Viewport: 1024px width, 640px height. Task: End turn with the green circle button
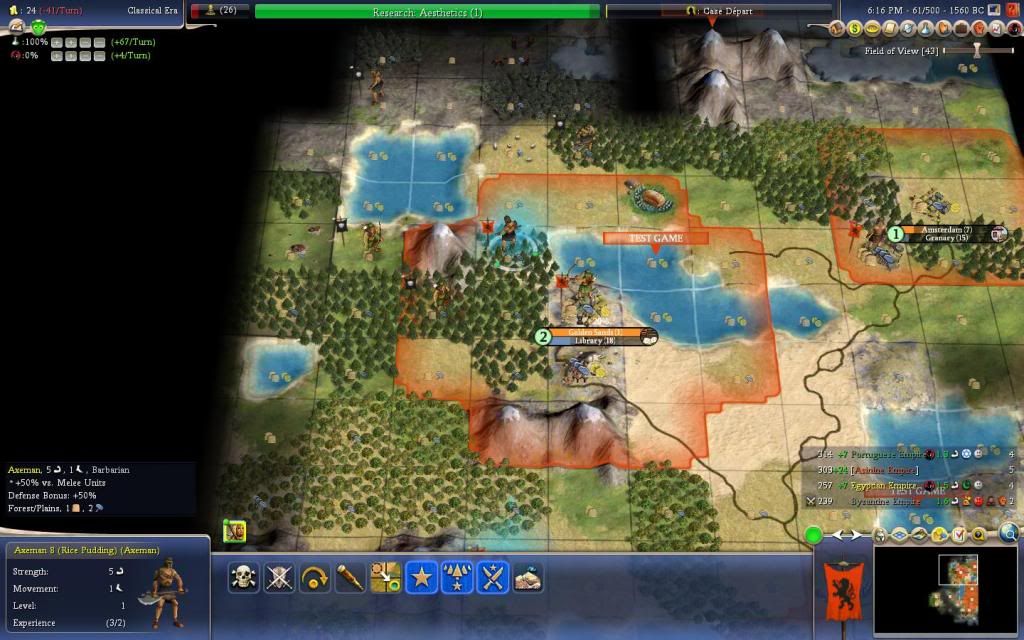pos(814,536)
